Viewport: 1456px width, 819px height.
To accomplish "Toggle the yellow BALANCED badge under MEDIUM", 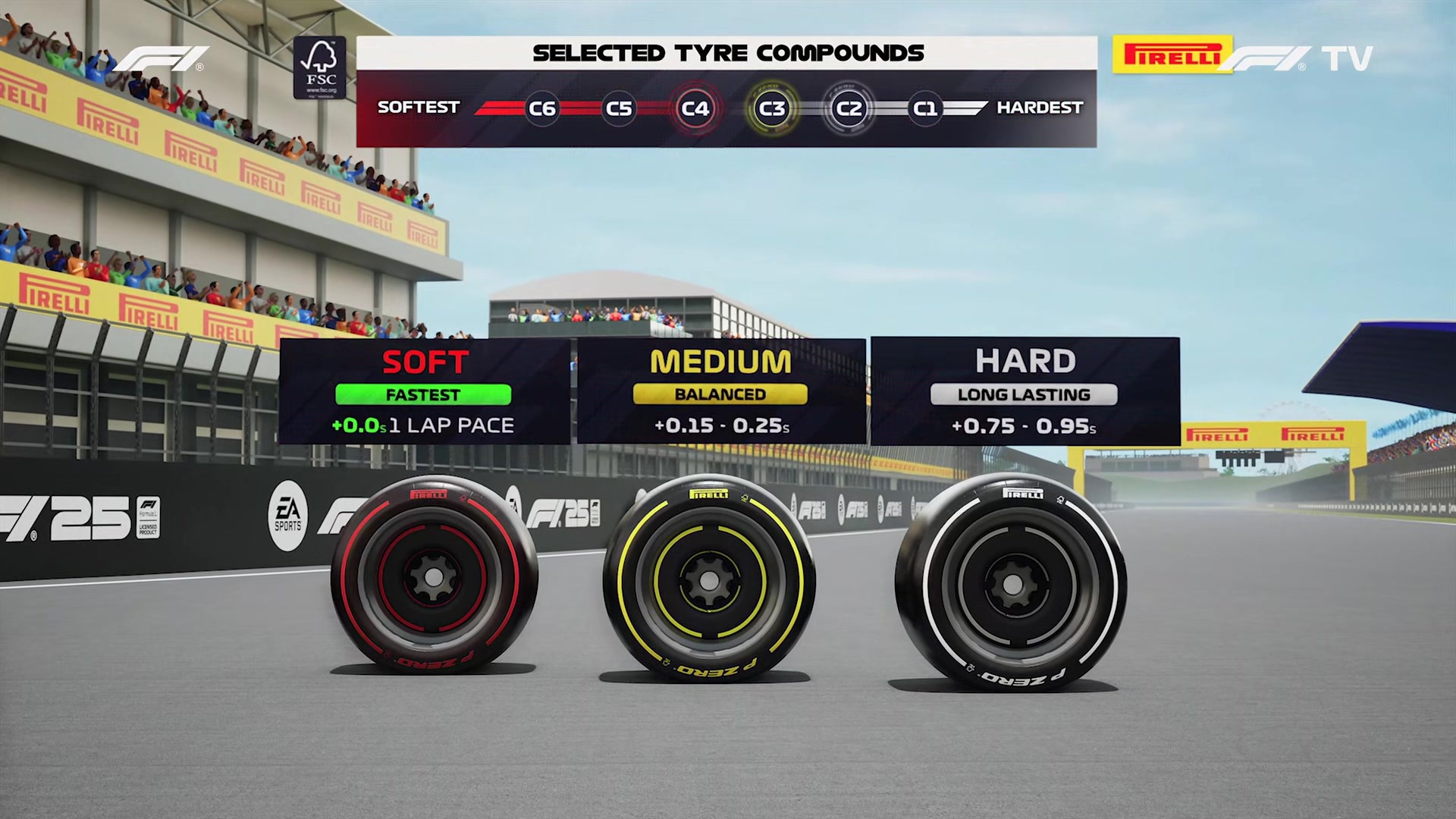I will (x=720, y=394).
